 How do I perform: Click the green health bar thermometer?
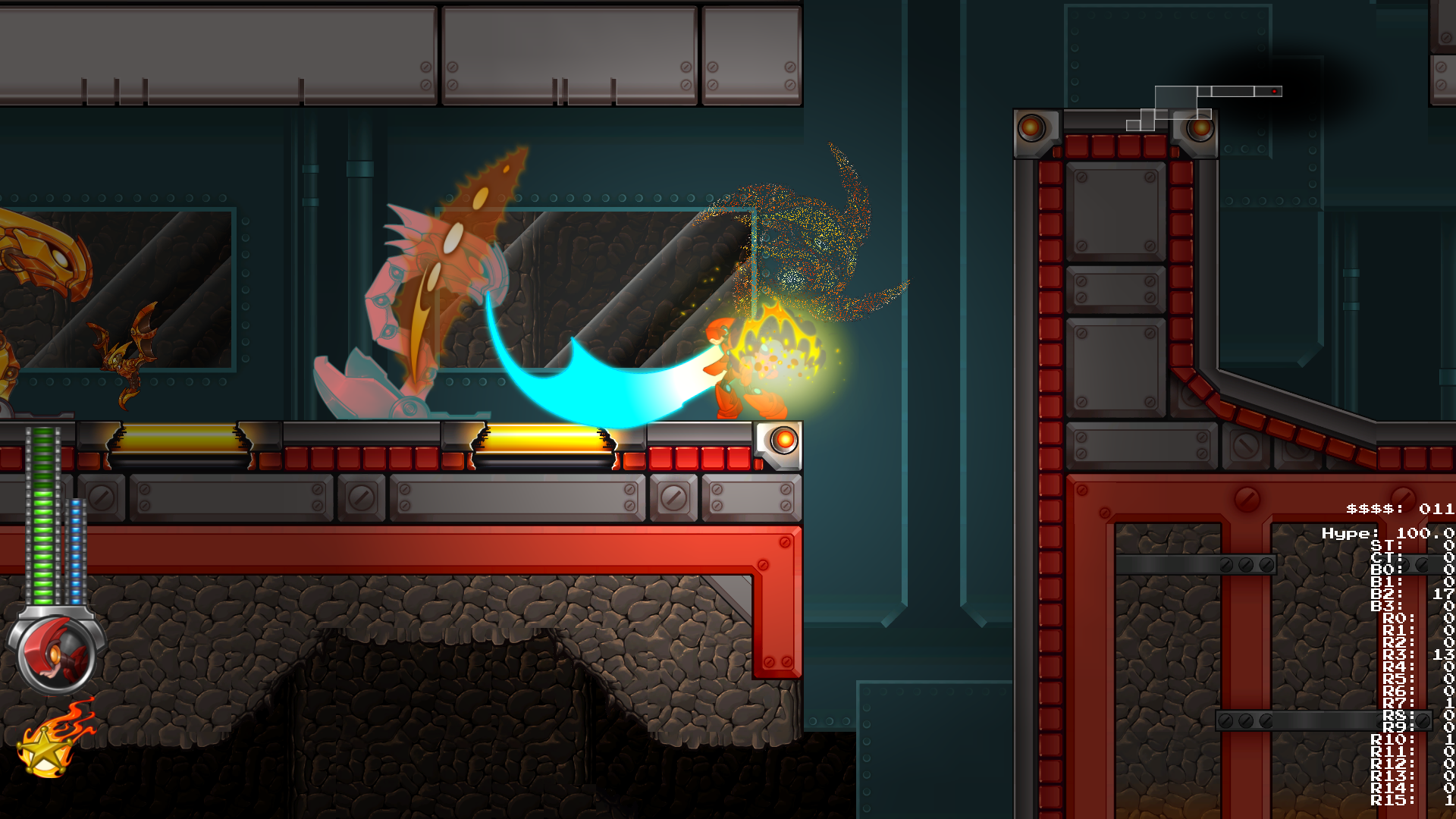point(43,516)
